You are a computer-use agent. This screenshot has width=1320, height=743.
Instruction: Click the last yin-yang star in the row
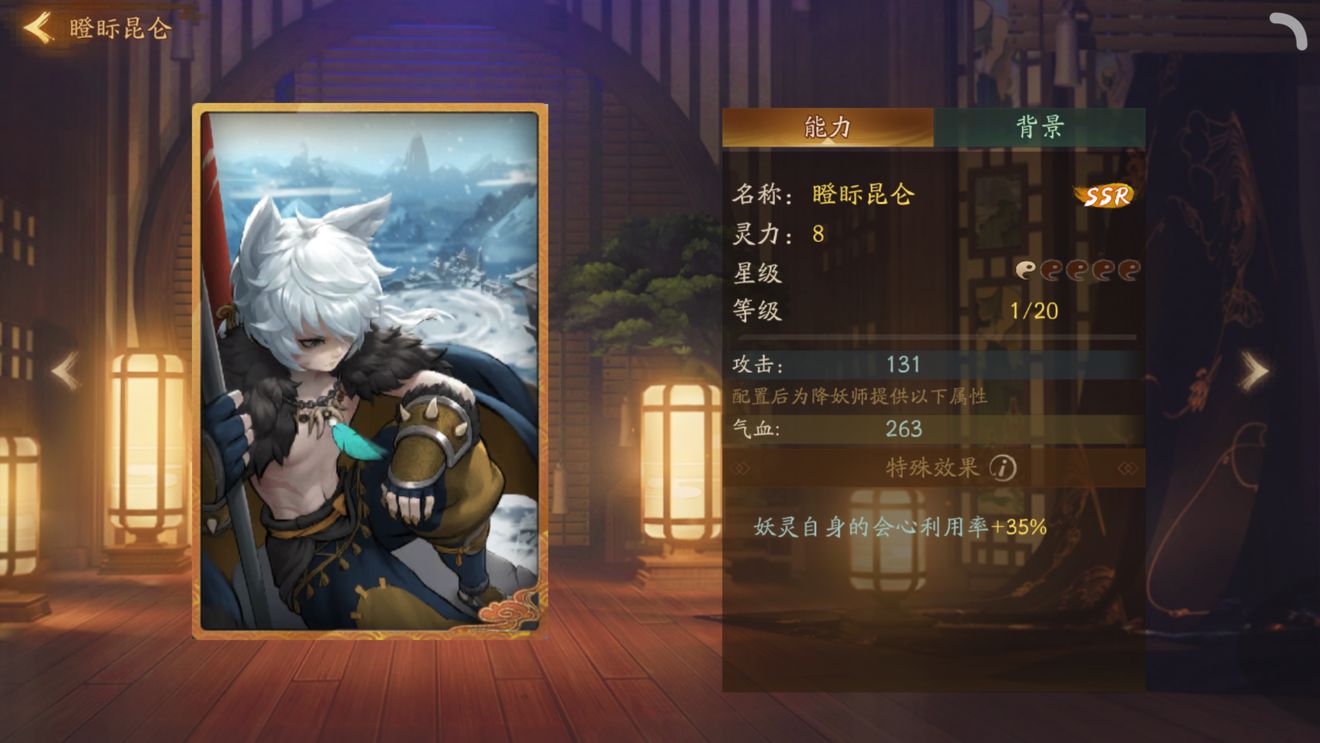click(x=1131, y=270)
